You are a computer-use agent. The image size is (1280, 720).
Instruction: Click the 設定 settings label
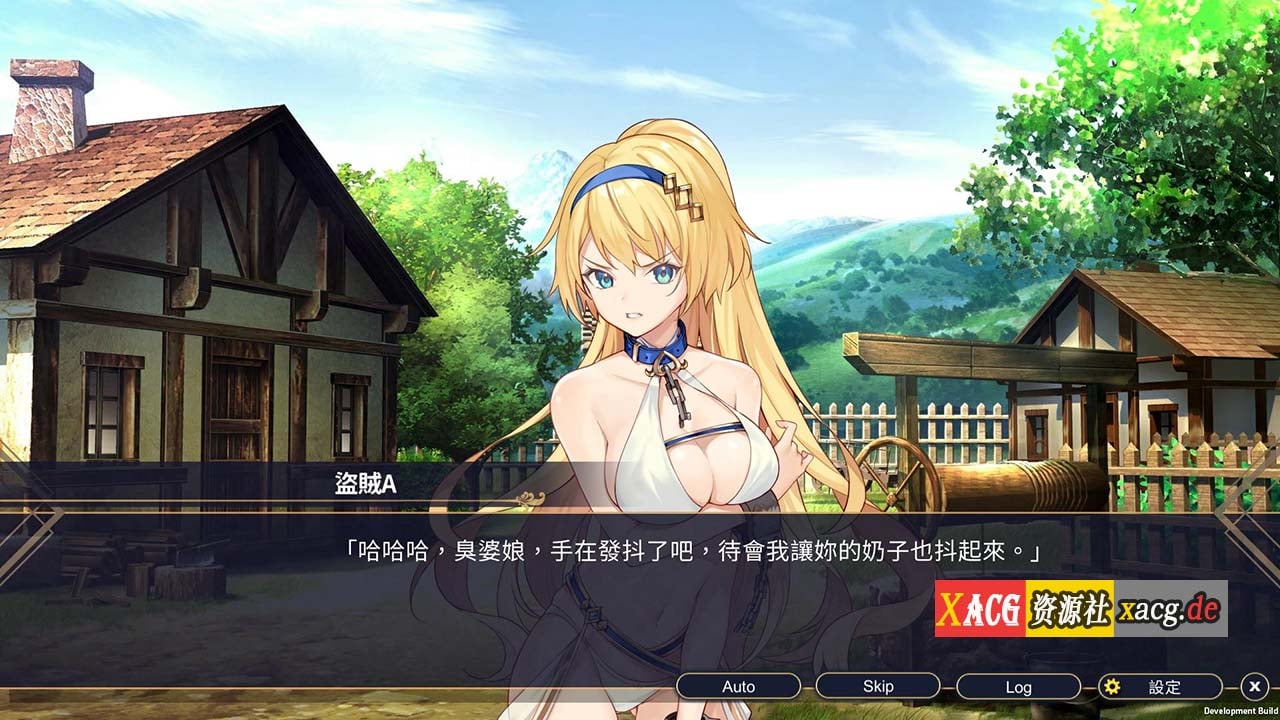(x=1161, y=687)
